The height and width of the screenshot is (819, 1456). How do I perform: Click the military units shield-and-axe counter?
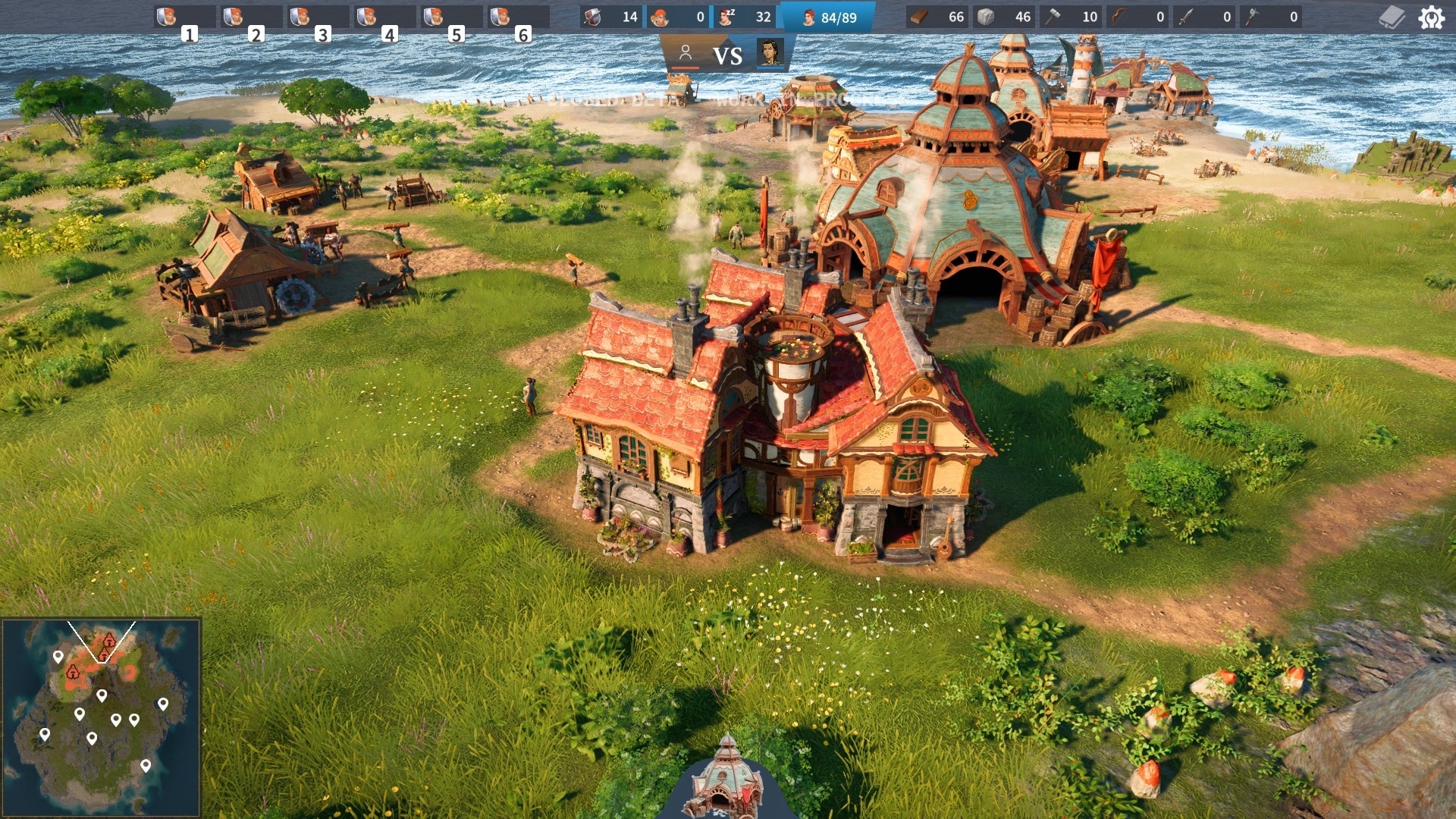click(611, 17)
